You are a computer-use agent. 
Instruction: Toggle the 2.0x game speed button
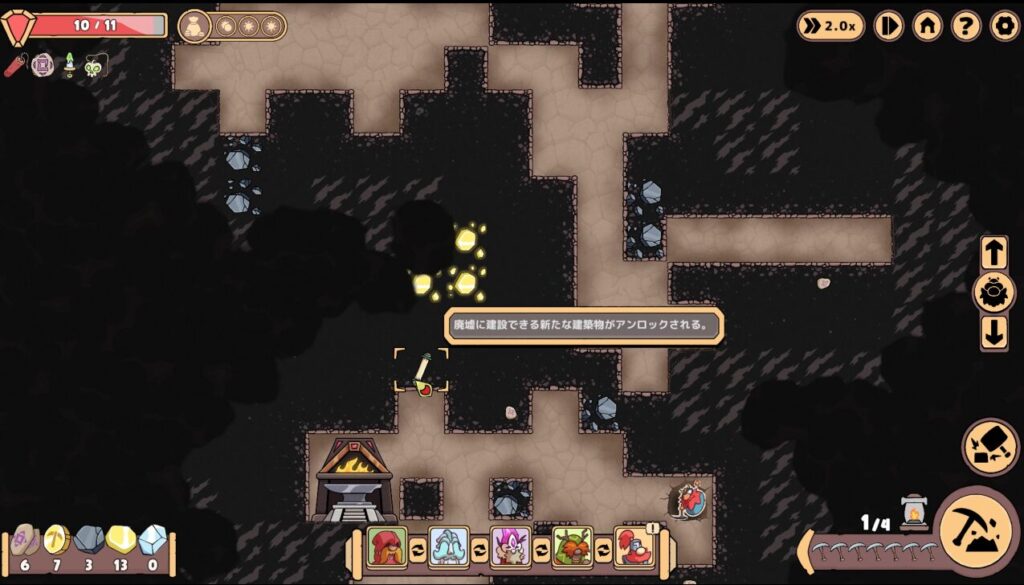[x=831, y=25]
